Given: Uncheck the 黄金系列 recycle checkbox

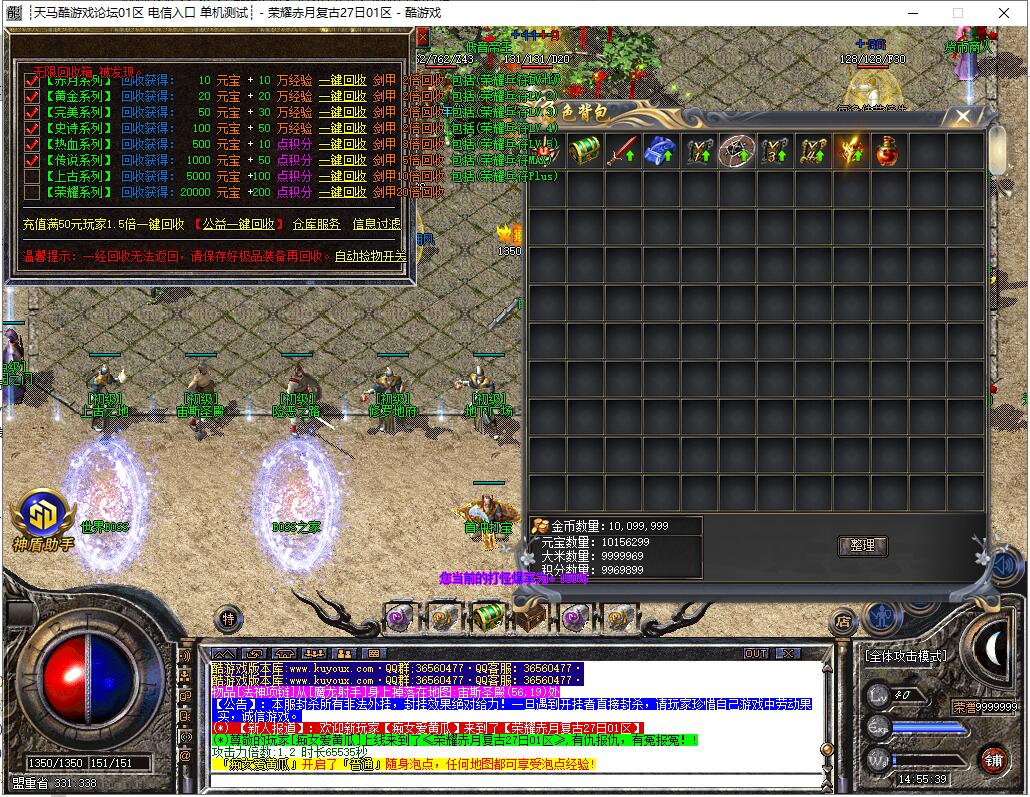Looking at the screenshot, I should pos(32,97).
